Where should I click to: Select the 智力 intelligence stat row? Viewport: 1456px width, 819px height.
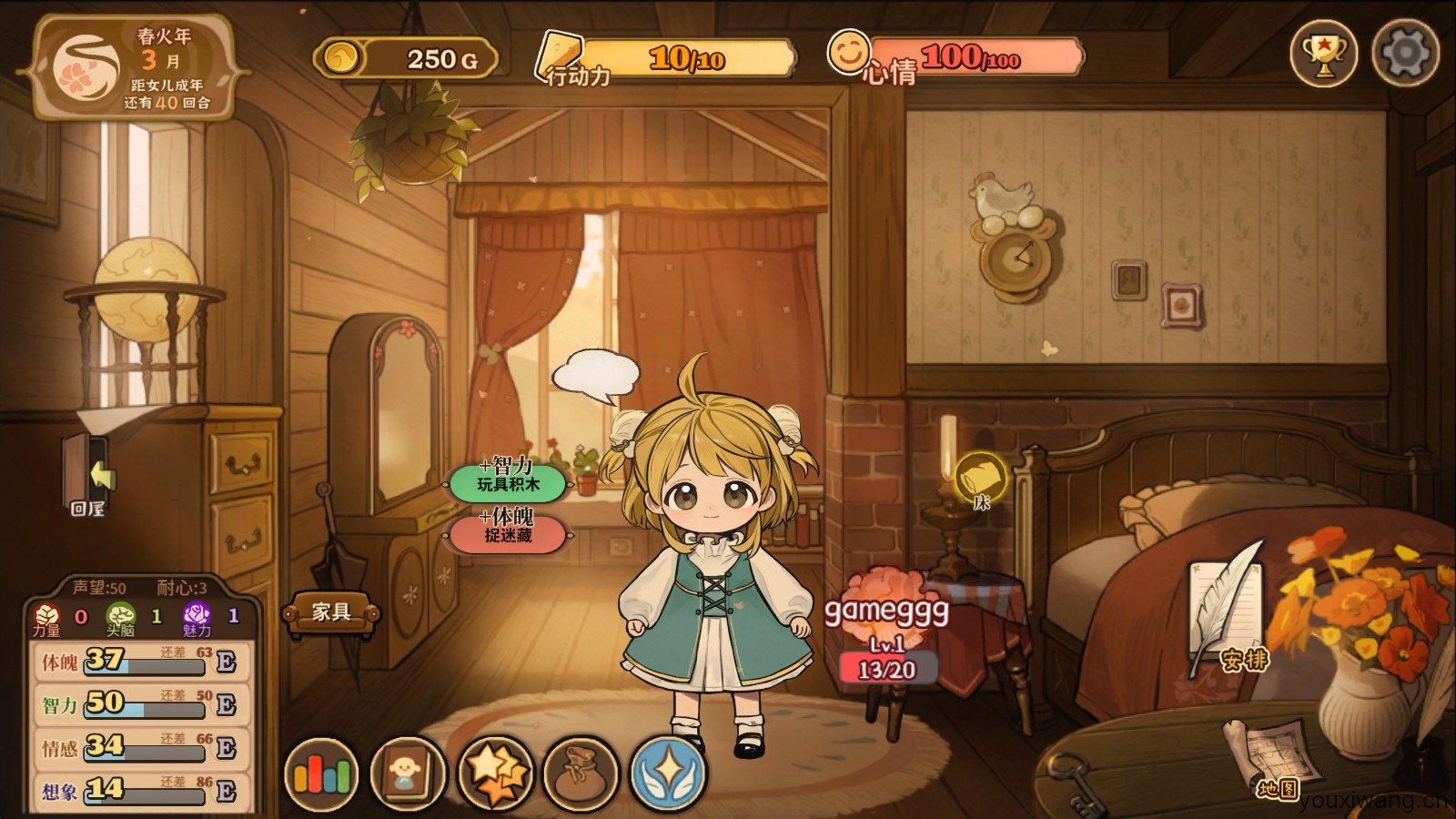(x=138, y=703)
